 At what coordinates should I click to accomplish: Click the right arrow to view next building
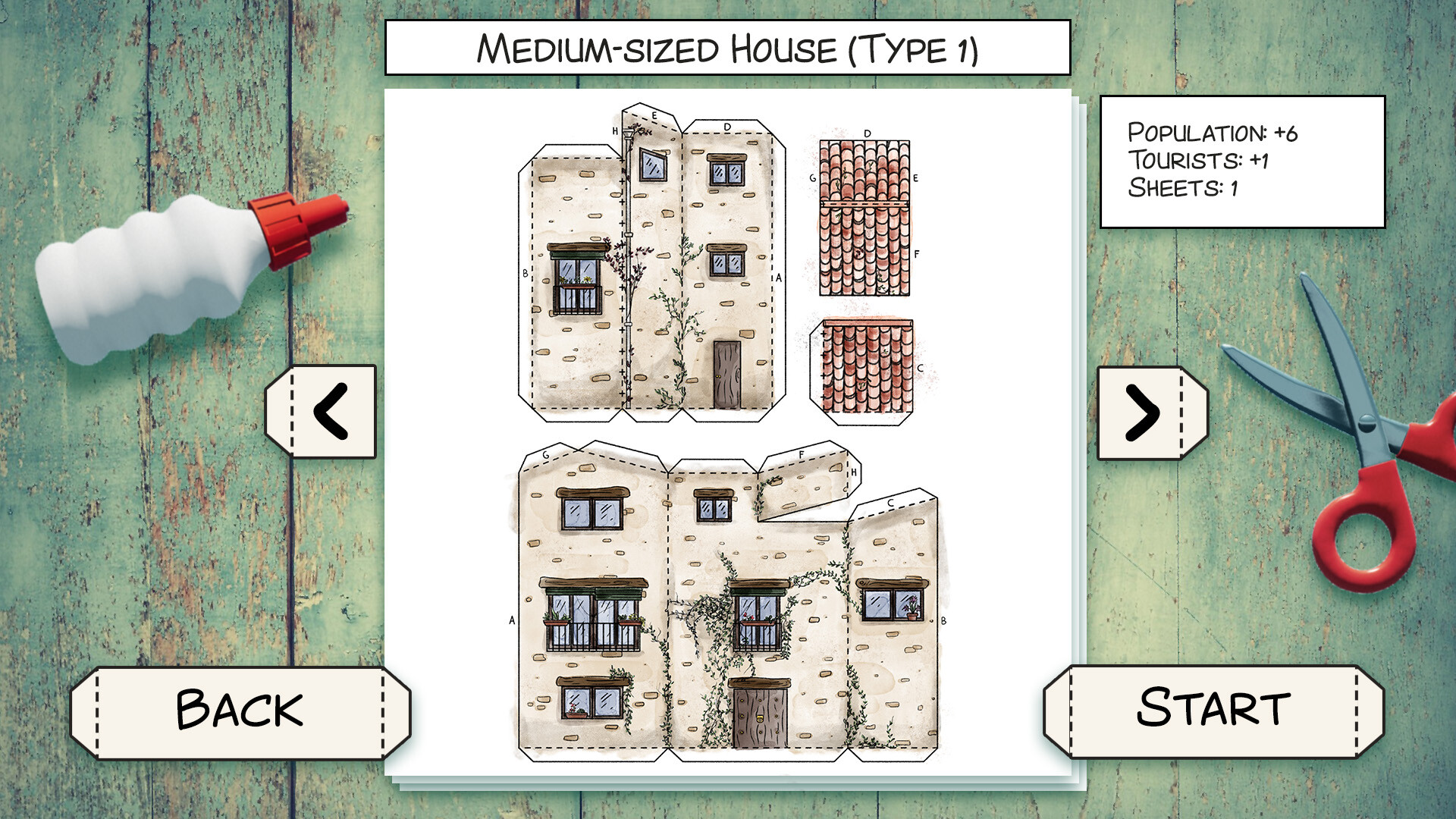point(1147,413)
